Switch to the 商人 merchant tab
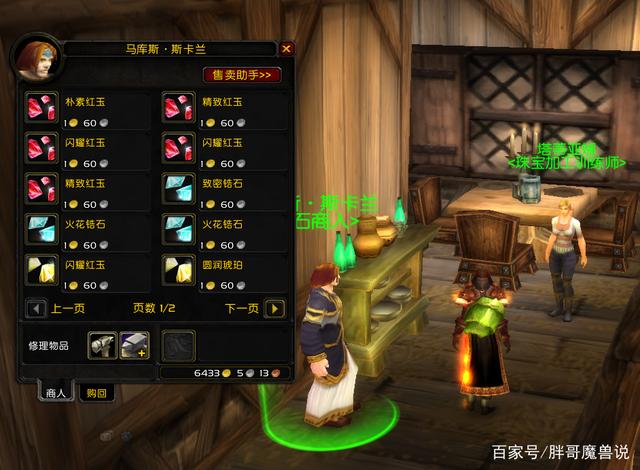Image resolution: width=640 pixels, height=470 pixels. coord(55,394)
